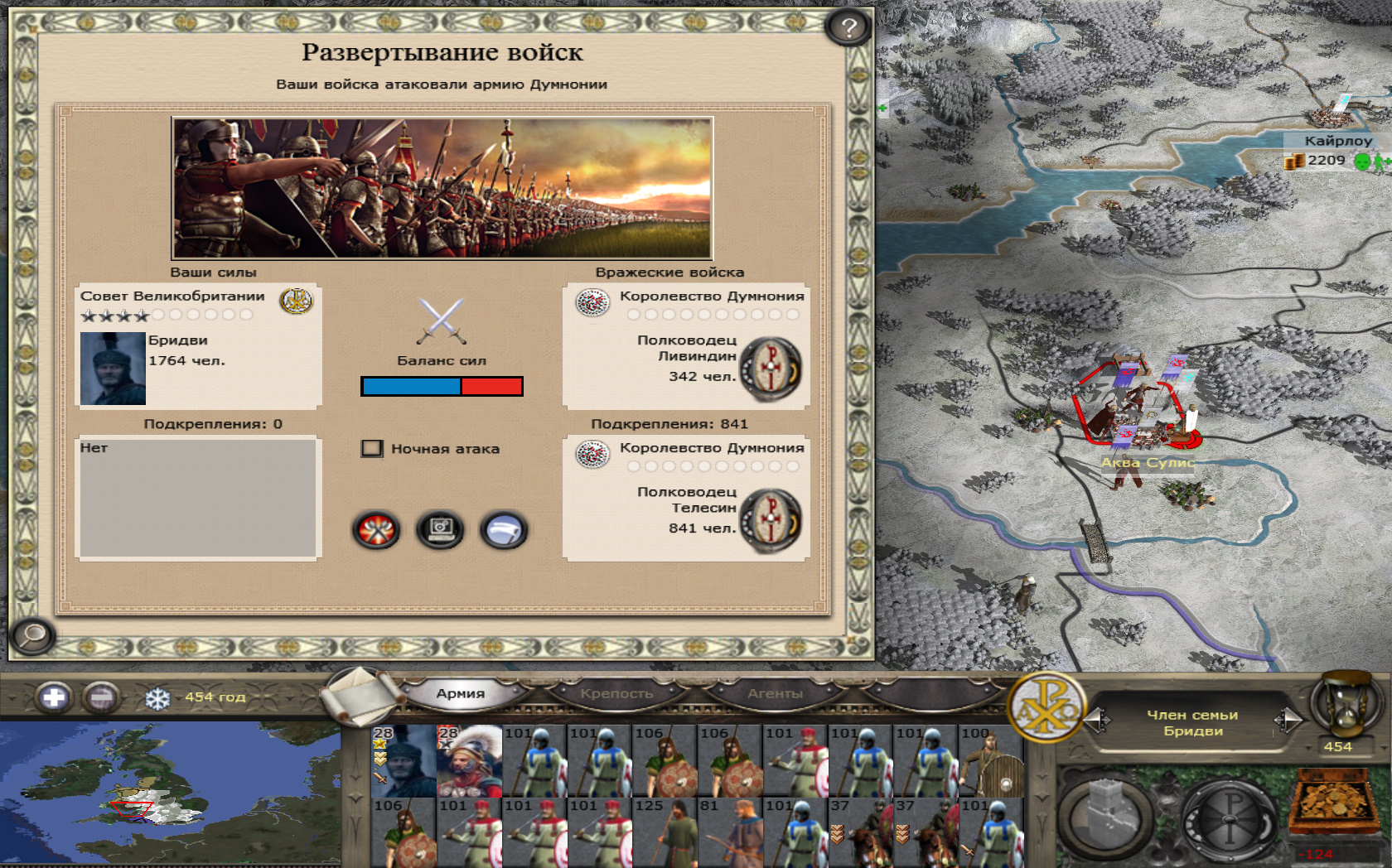Open the help question mark button
This screenshot has height=868, width=1392.
point(848,28)
